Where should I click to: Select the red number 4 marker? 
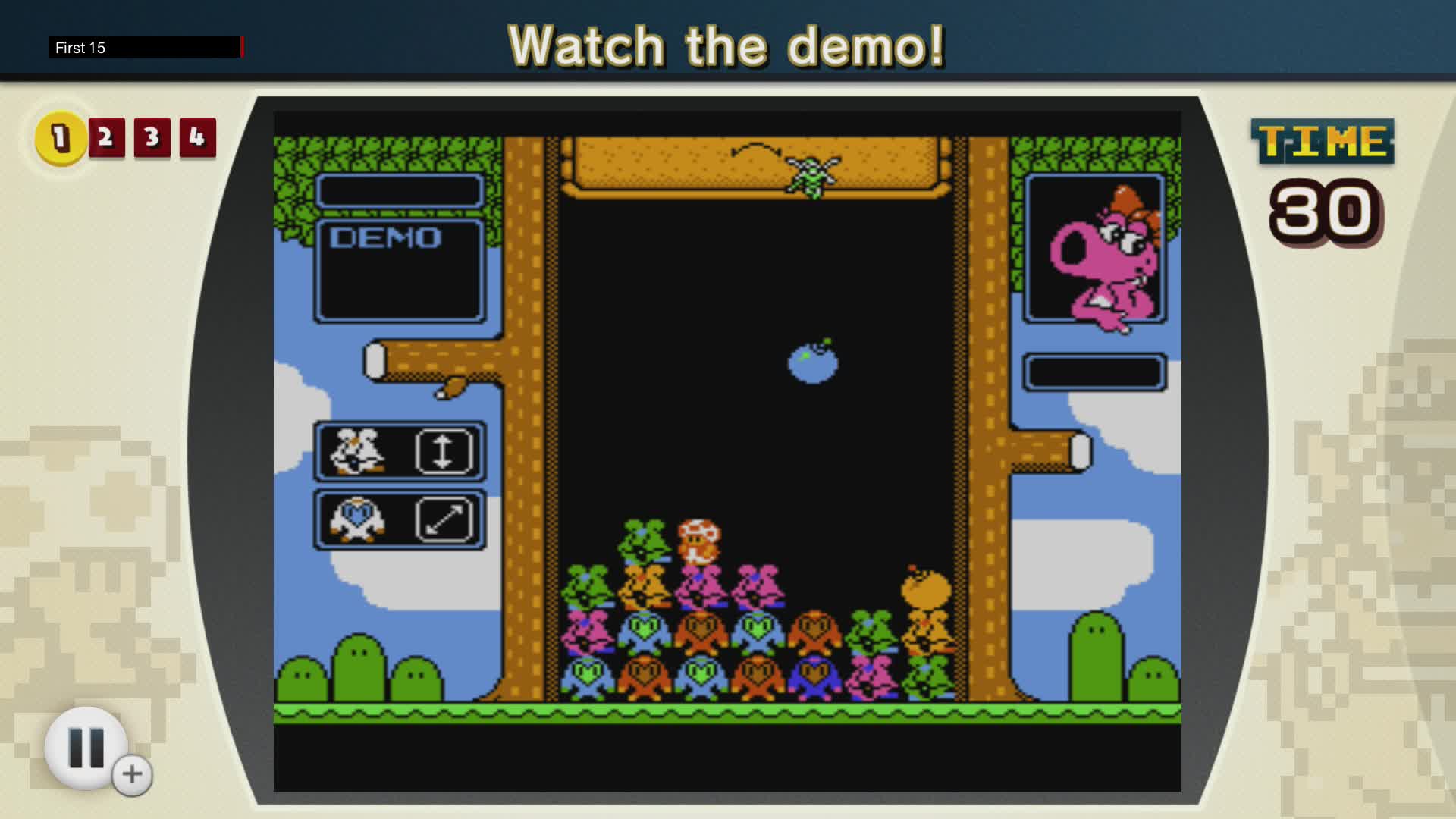coord(196,137)
